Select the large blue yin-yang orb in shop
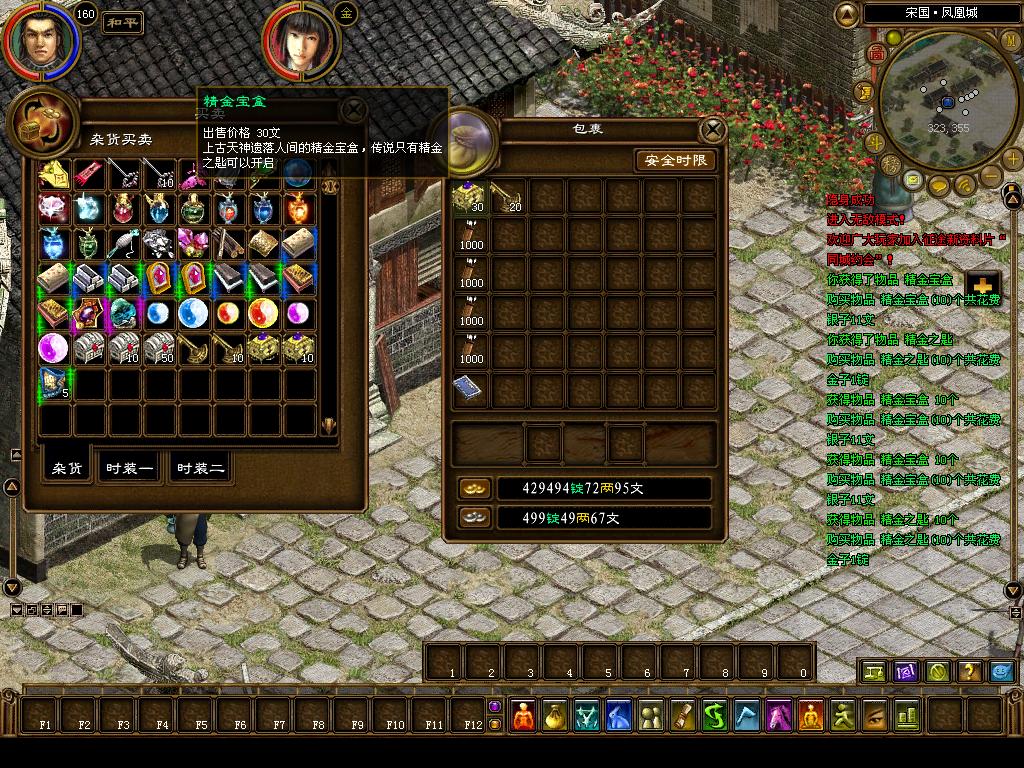Screen dimensions: 1024x768 tap(193, 313)
